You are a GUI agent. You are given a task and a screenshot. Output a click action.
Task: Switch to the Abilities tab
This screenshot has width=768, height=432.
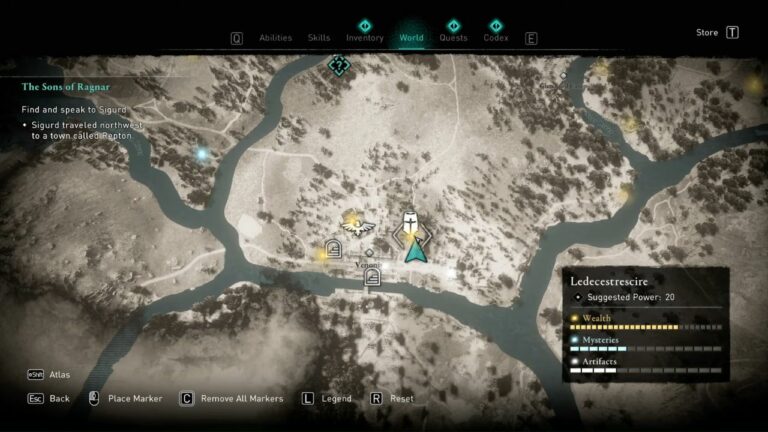[x=275, y=38]
